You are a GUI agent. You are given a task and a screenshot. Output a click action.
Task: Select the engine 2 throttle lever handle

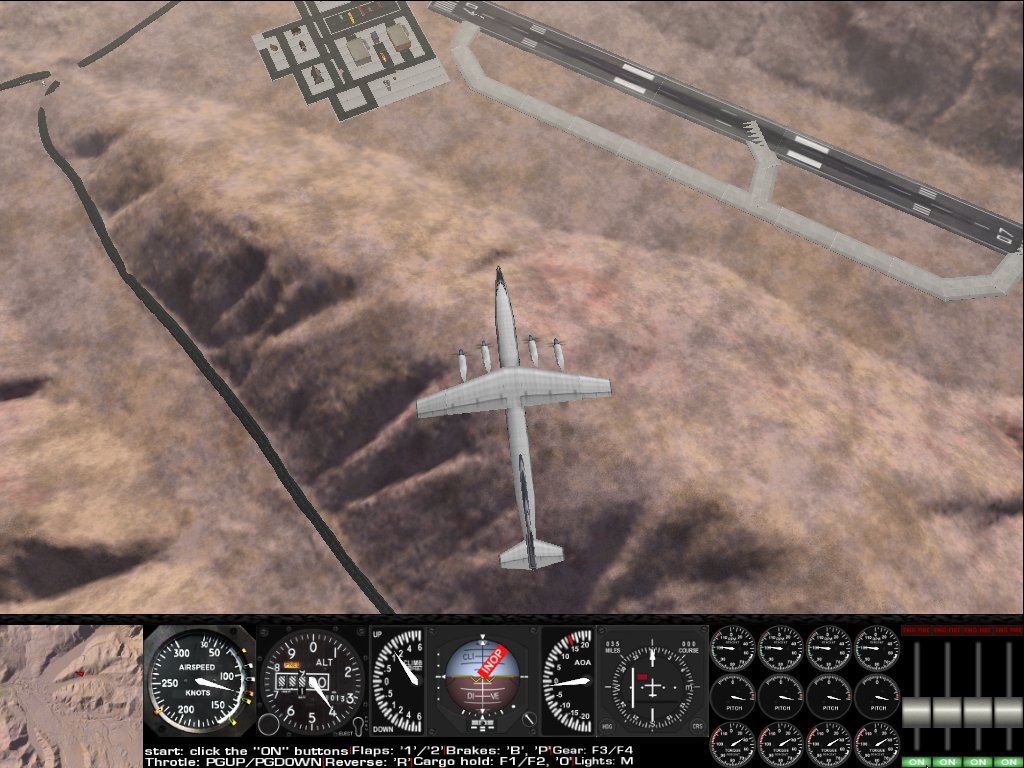tap(947, 712)
